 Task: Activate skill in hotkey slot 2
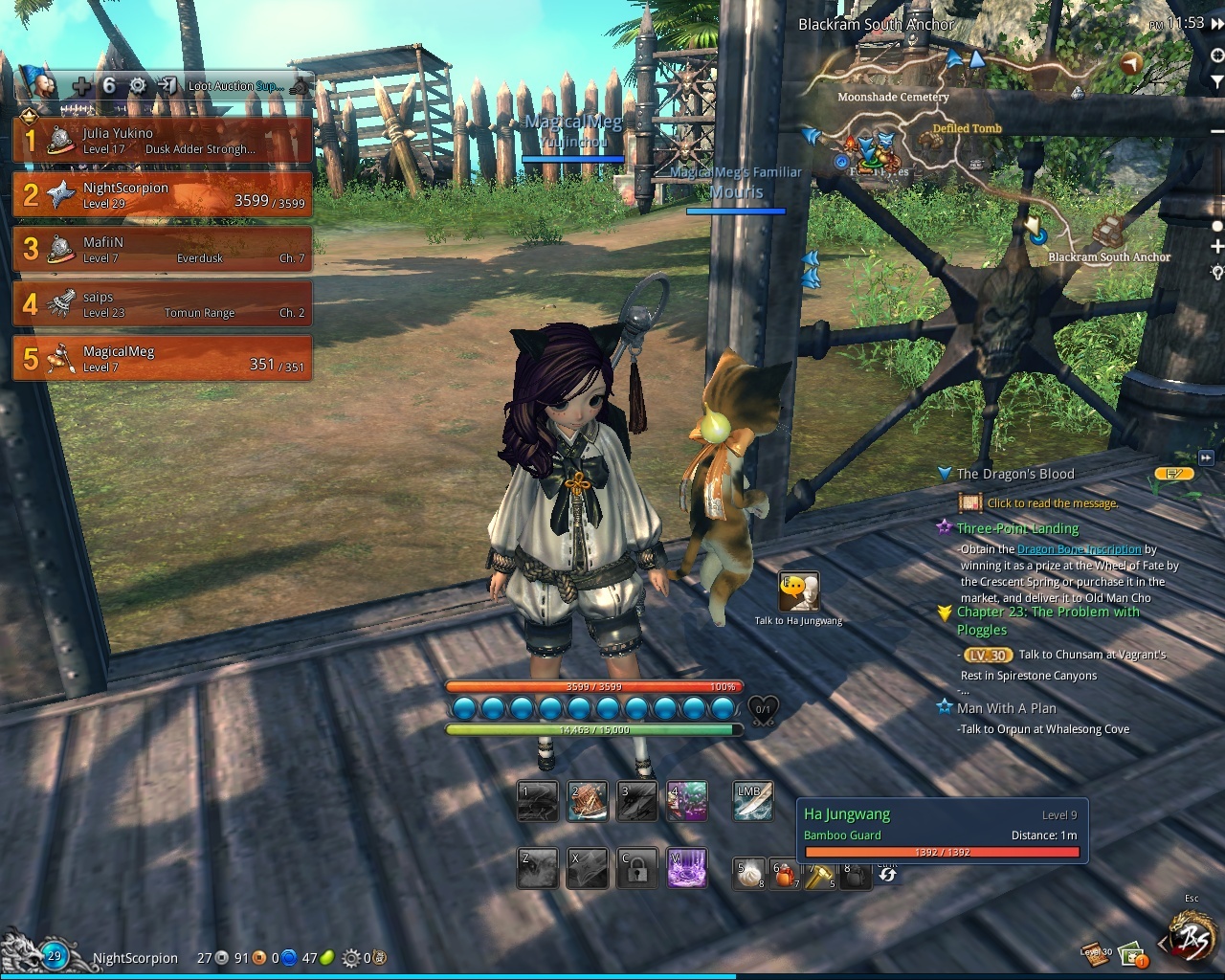(x=587, y=802)
